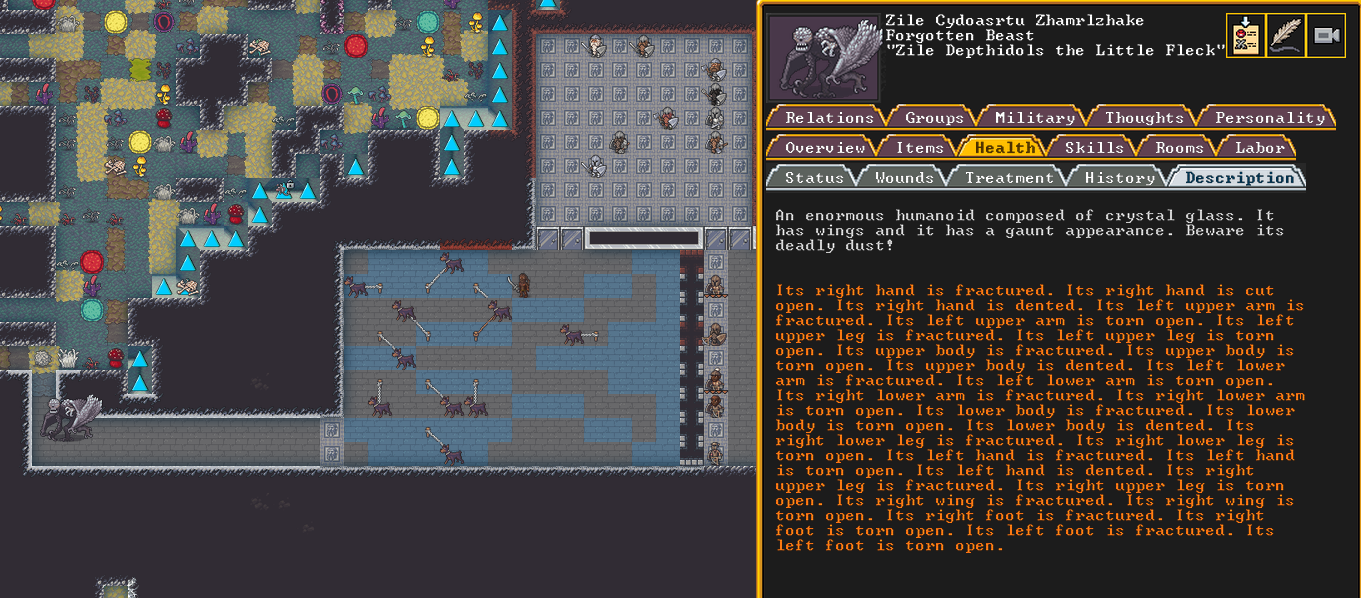Open the Rooms tab
Image resolution: width=1361 pixels, height=598 pixels.
pyautogui.click(x=1179, y=148)
